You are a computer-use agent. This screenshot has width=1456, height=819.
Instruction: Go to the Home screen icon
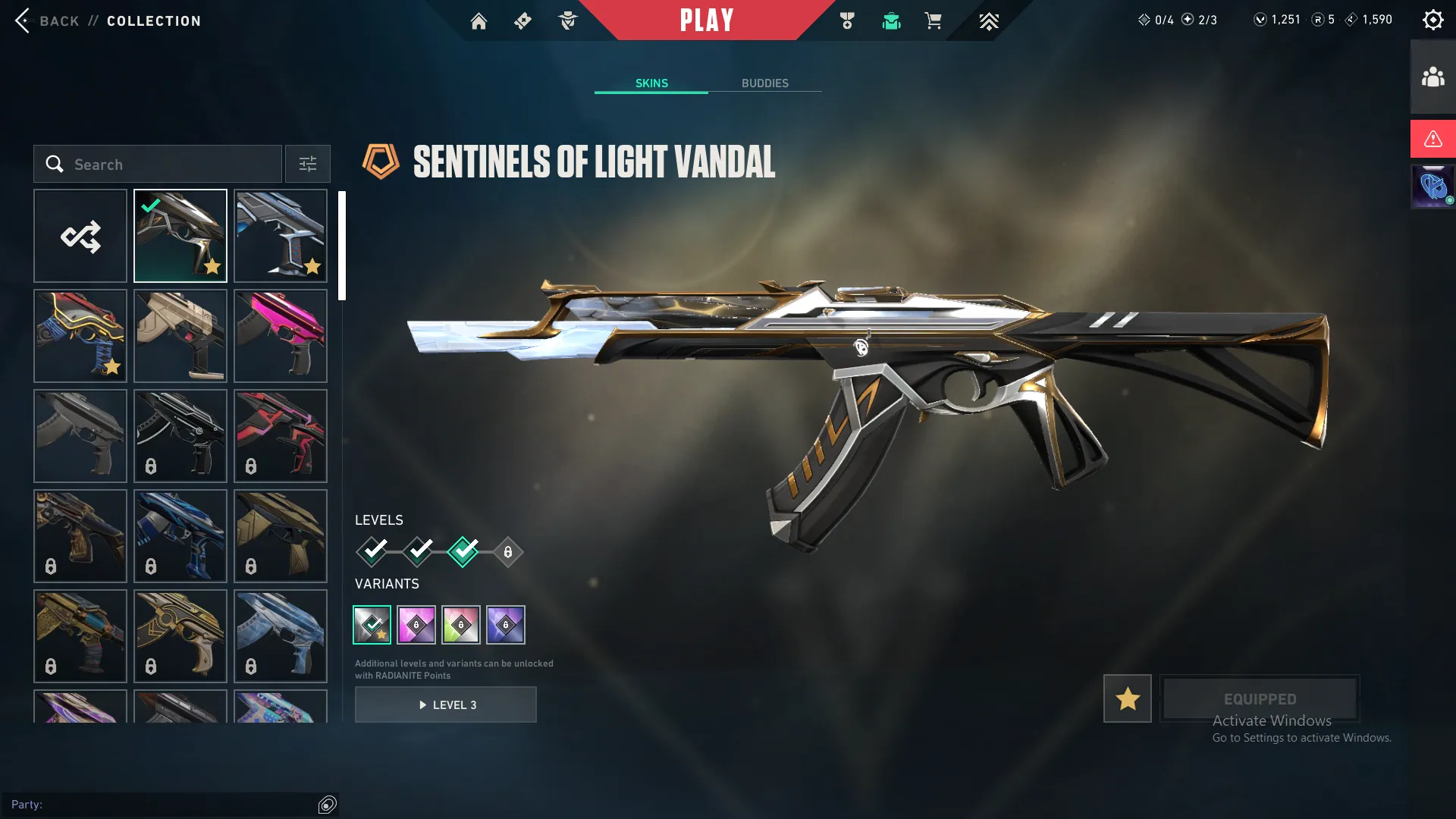[479, 20]
